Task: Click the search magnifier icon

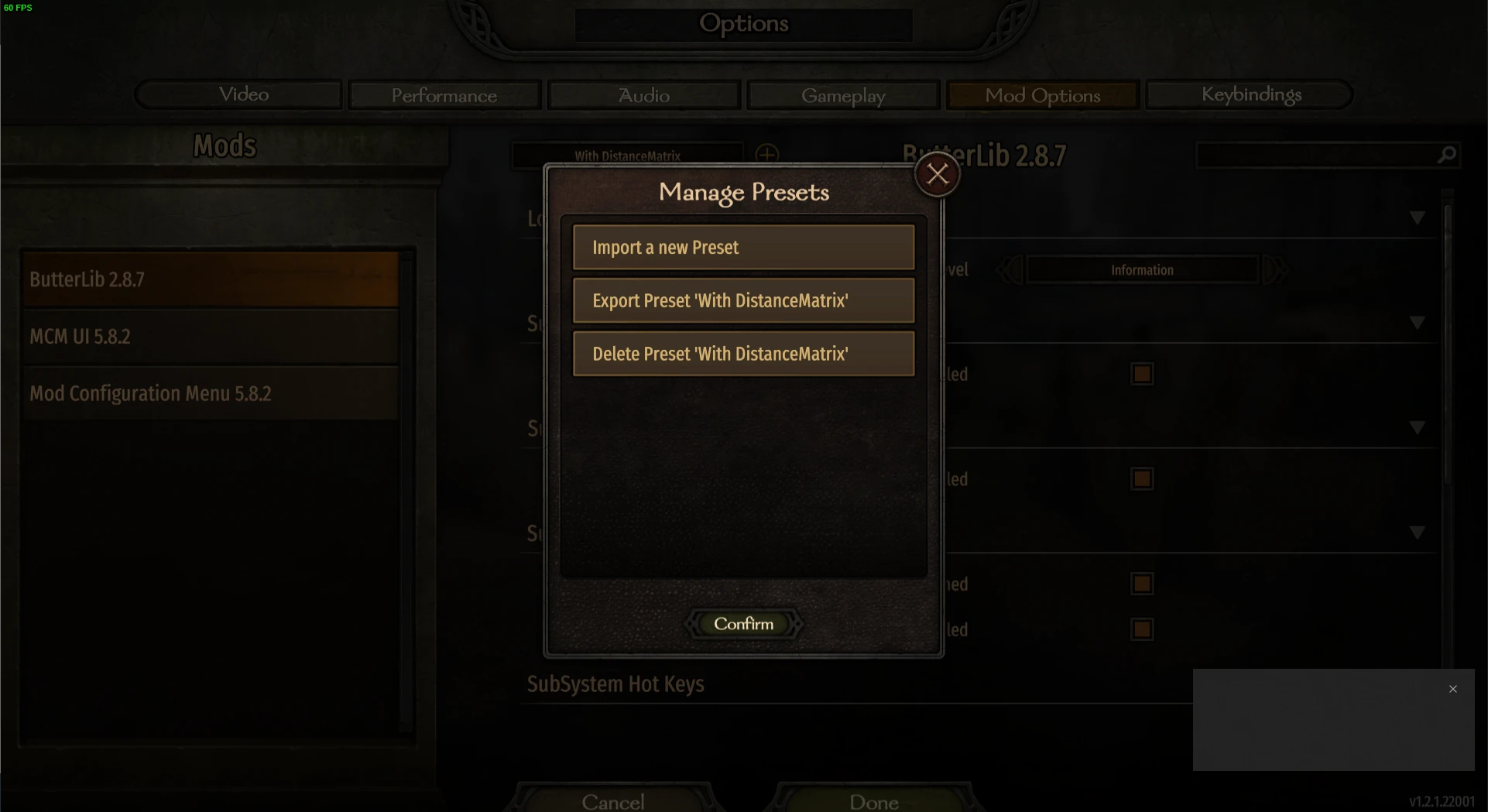Action: 1446,154
